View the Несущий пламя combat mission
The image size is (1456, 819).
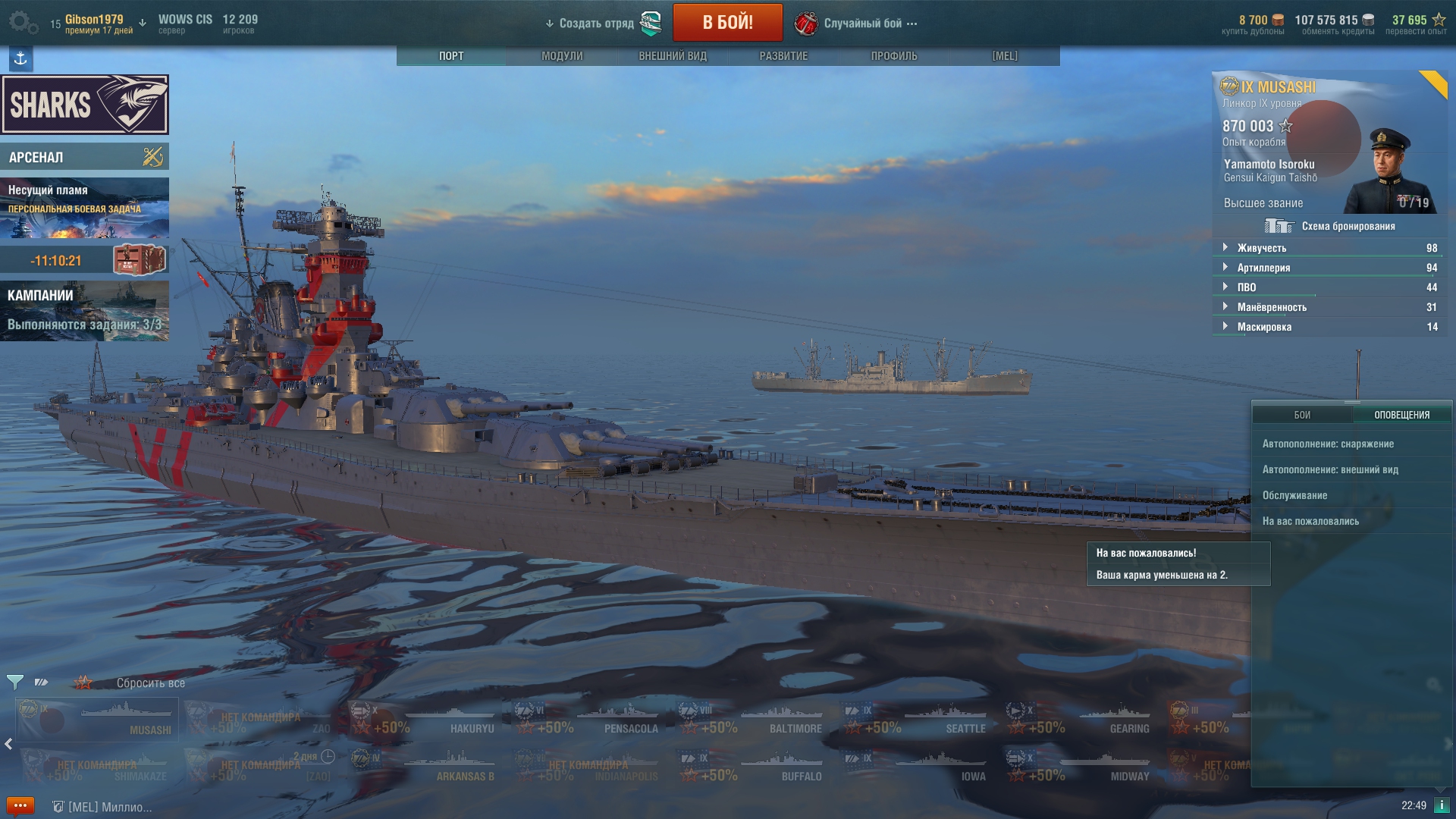pyautogui.click(x=84, y=208)
